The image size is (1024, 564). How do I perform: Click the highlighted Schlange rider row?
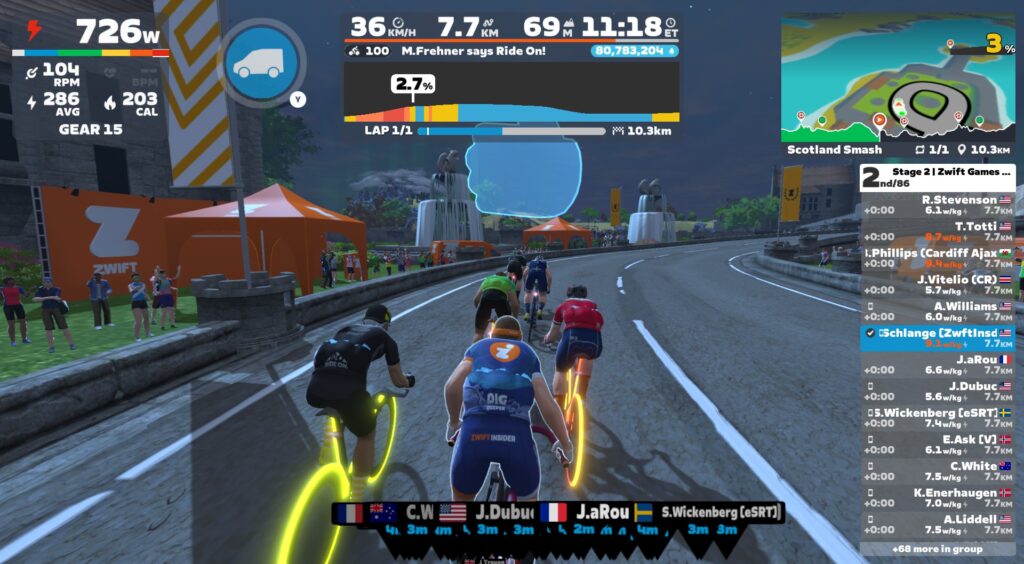click(x=938, y=338)
